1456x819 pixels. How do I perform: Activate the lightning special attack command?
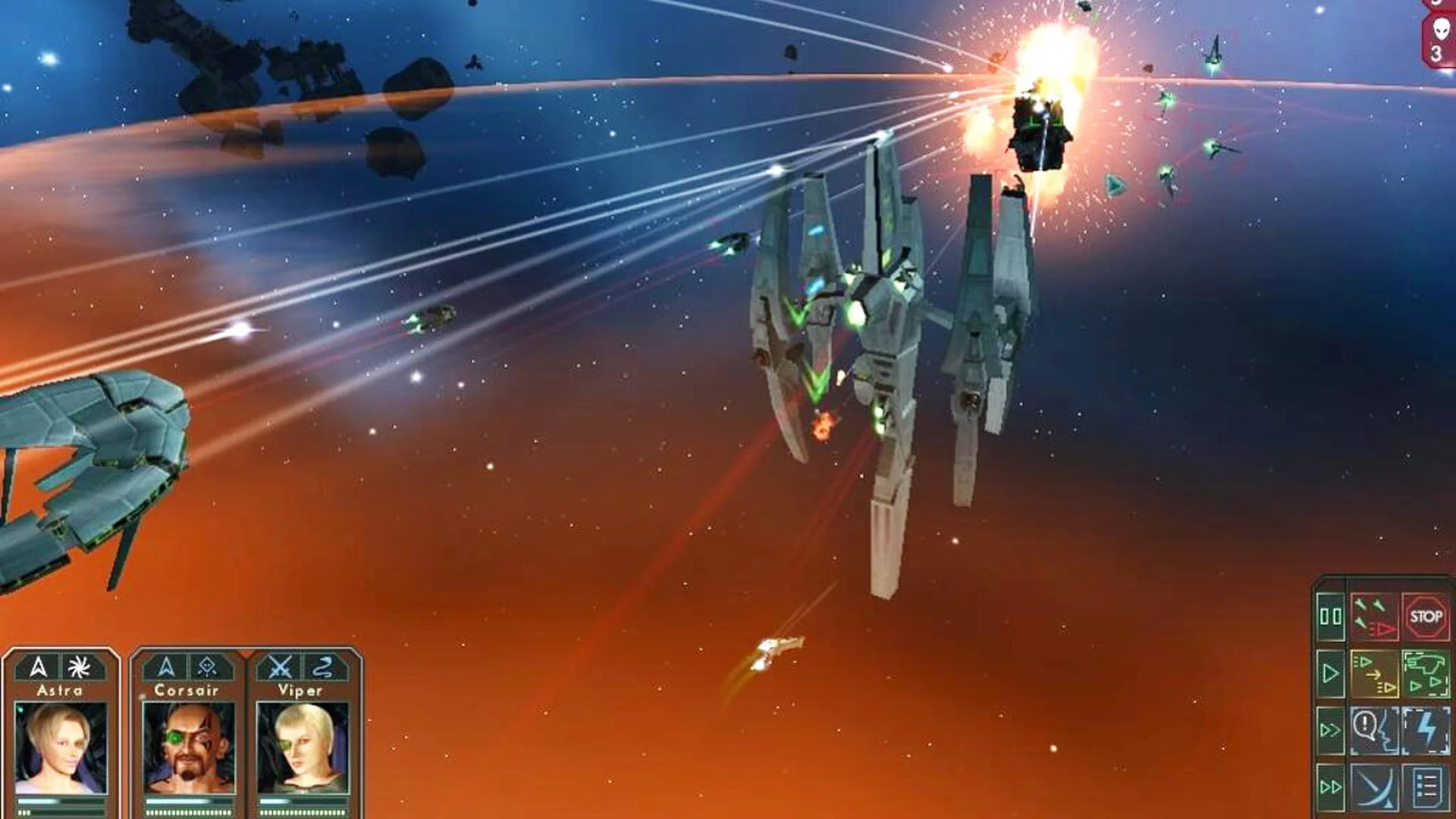tap(1426, 730)
